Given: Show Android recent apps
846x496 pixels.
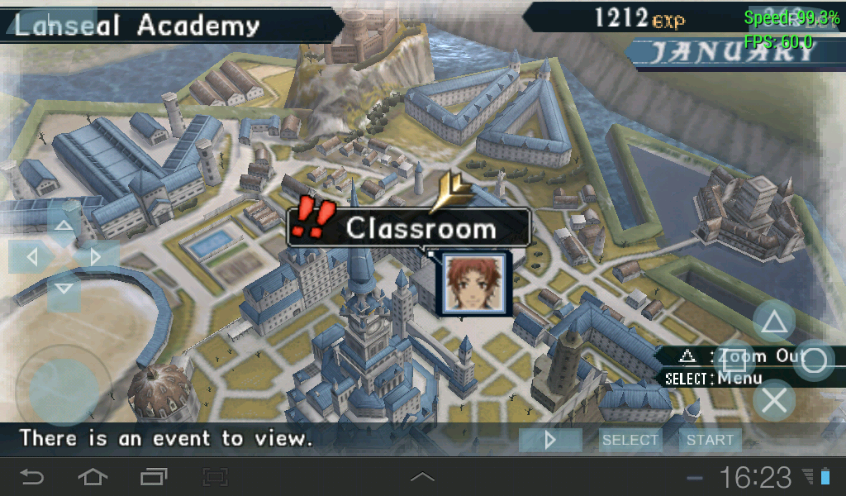Looking at the screenshot, I should [154, 475].
